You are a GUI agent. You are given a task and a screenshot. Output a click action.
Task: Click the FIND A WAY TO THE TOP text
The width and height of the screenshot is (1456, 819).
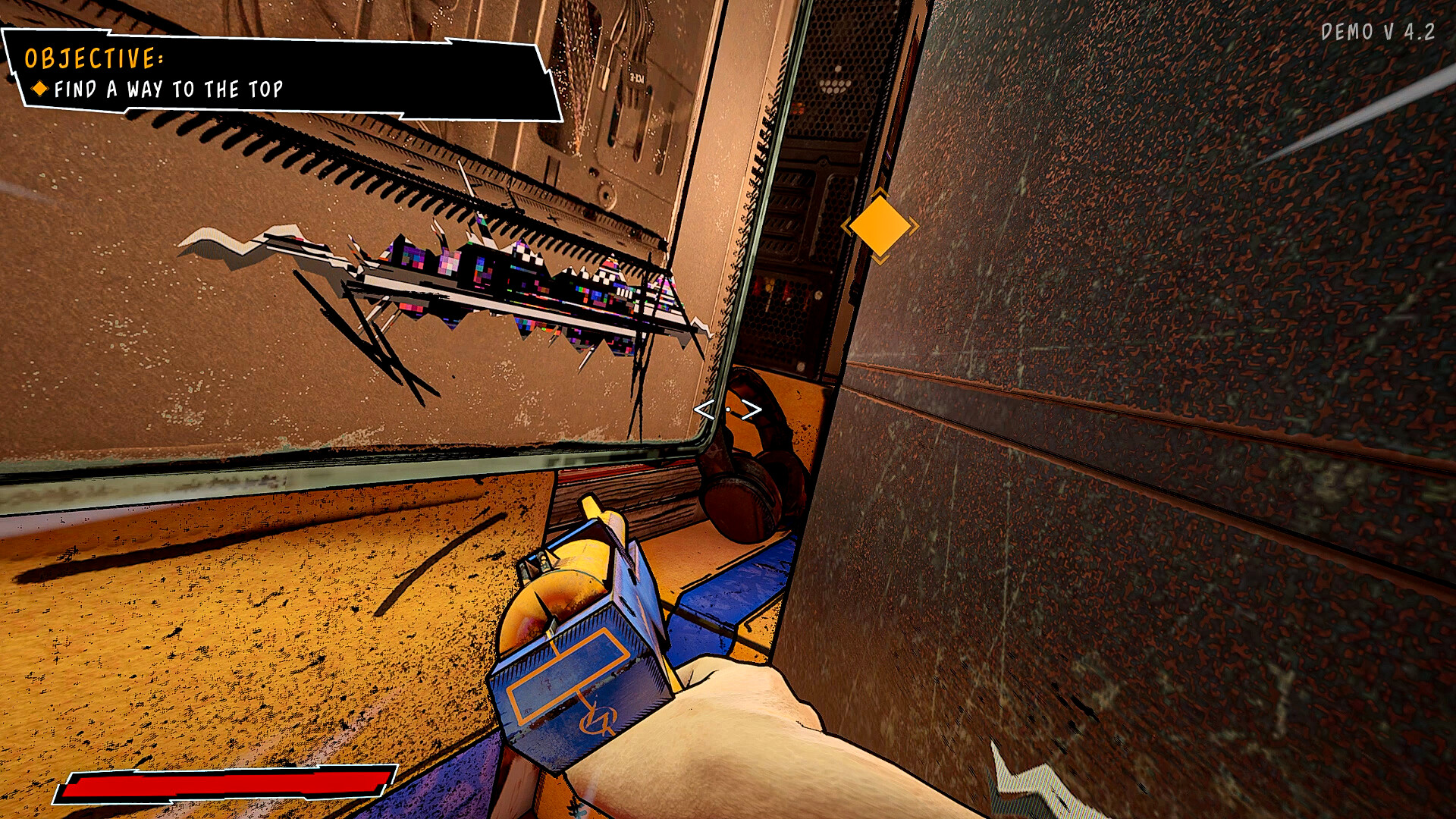pyautogui.click(x=168, y=89)
